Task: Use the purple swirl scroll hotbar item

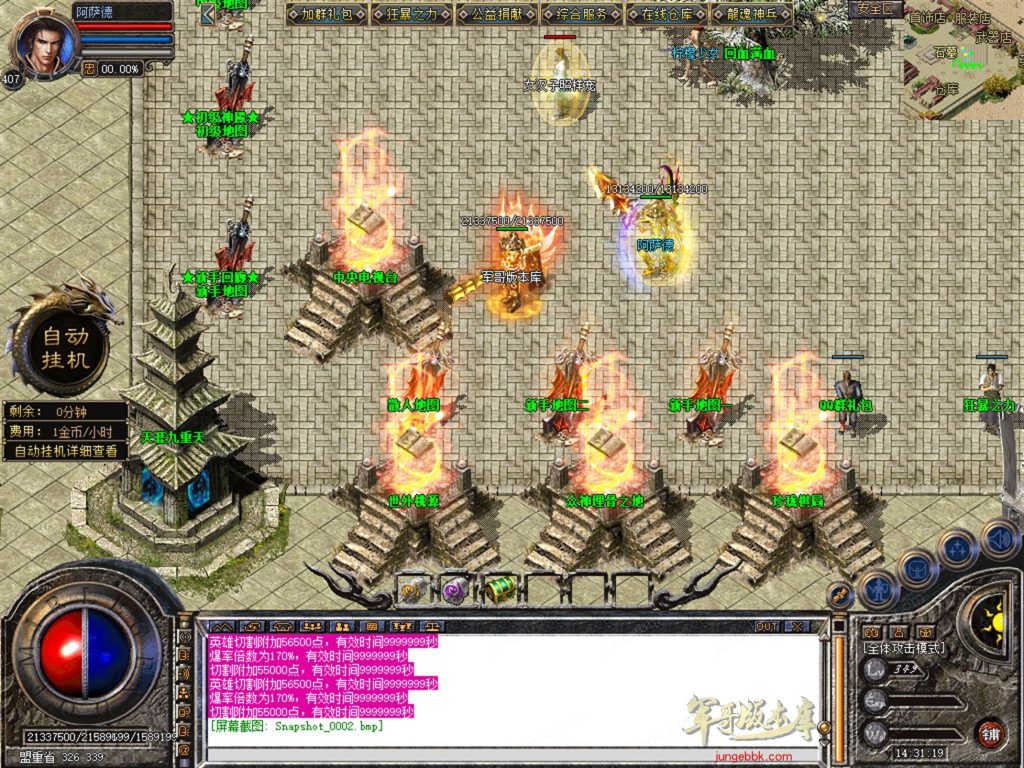Action: 456,589
